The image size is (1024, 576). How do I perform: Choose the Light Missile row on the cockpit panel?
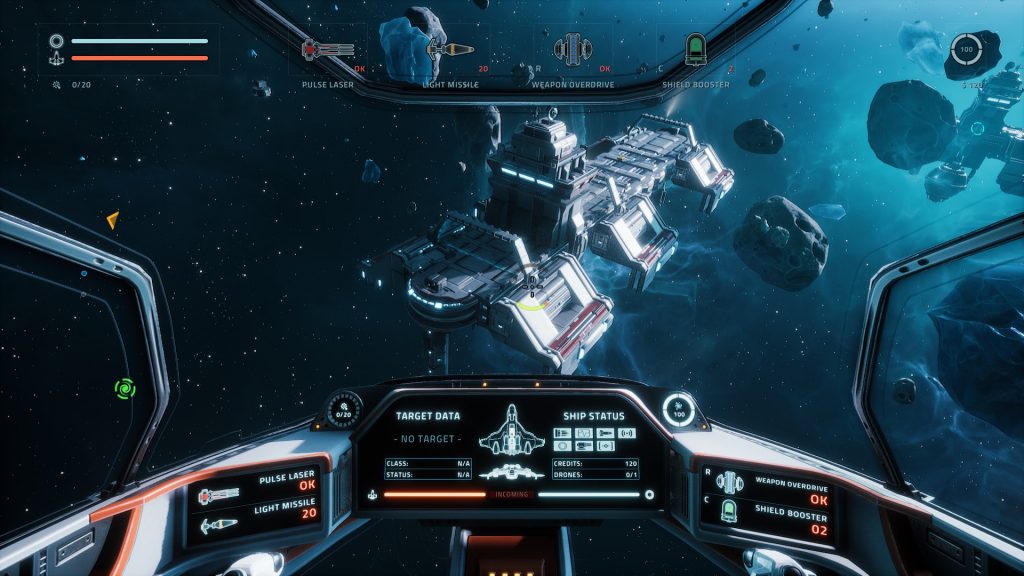pos(260,519)
